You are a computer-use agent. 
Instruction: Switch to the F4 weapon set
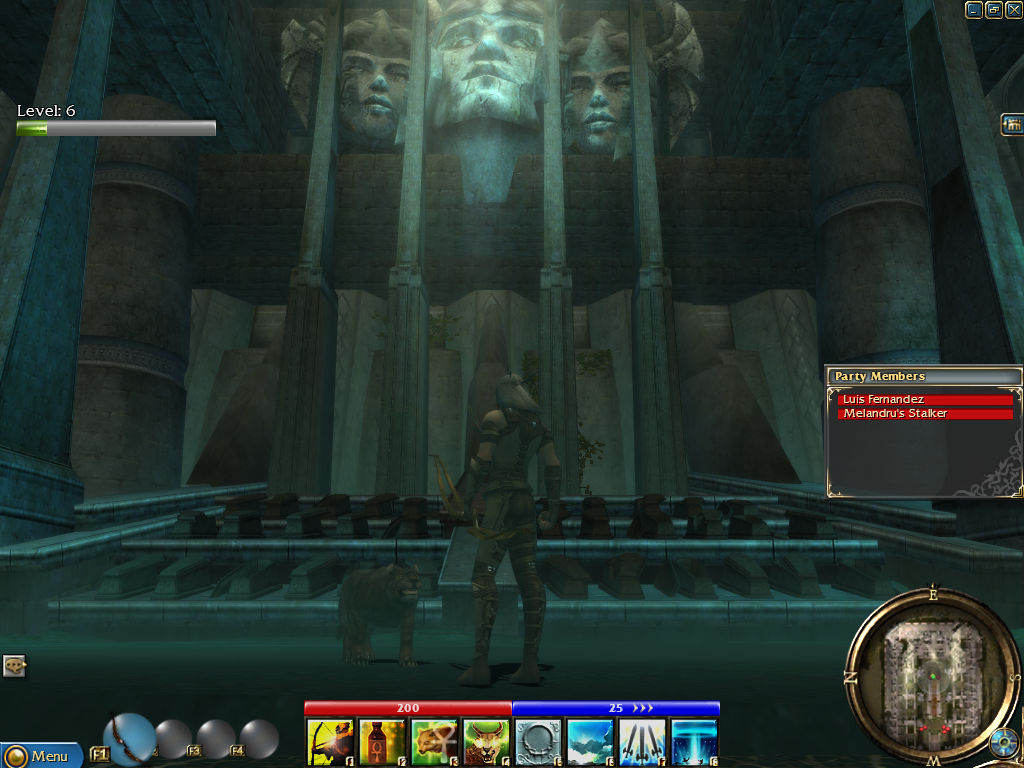click(259, 739)
